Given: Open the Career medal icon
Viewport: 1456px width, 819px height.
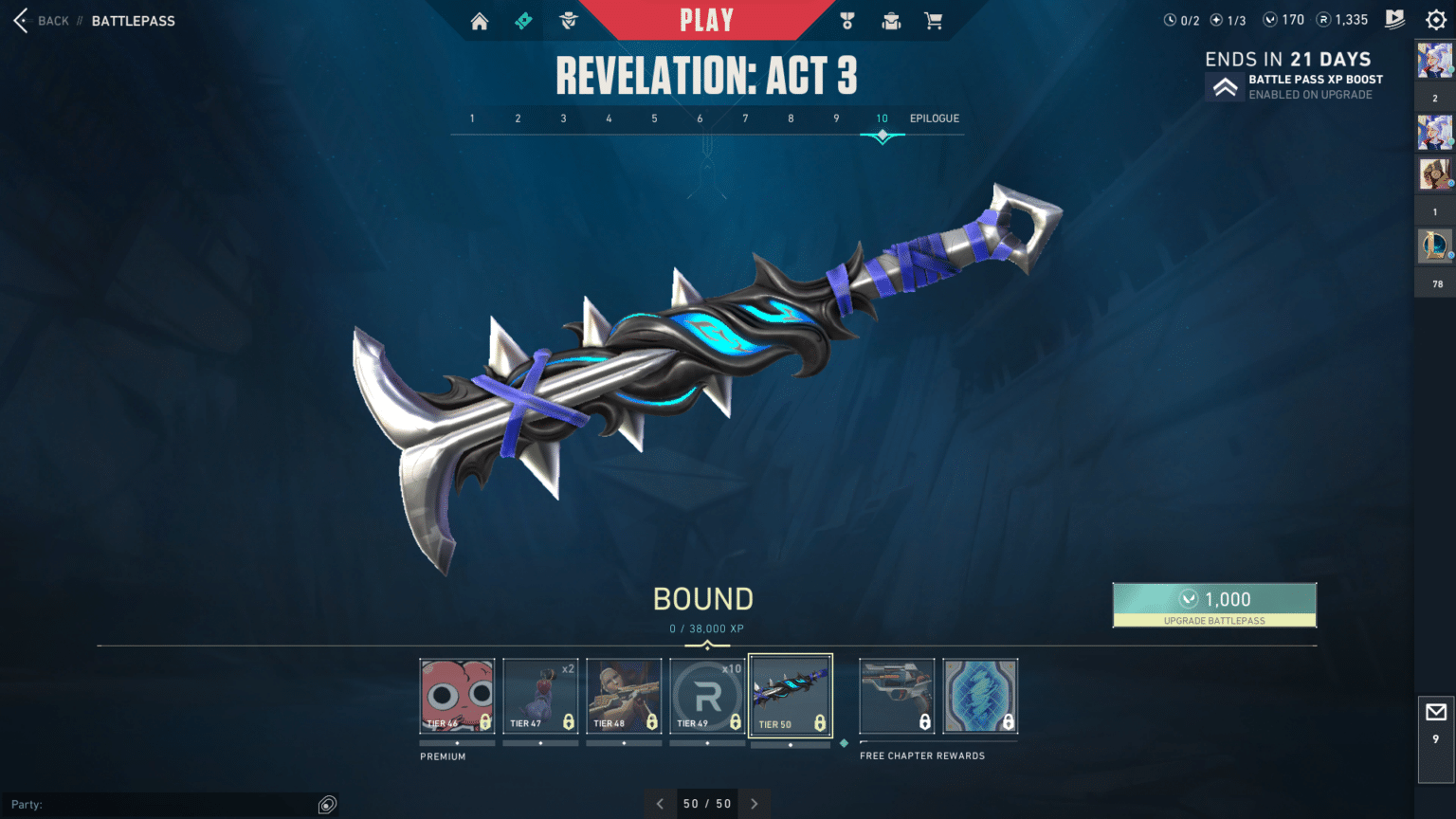Looking at the screenshot, I should click(x=846, y=19).
